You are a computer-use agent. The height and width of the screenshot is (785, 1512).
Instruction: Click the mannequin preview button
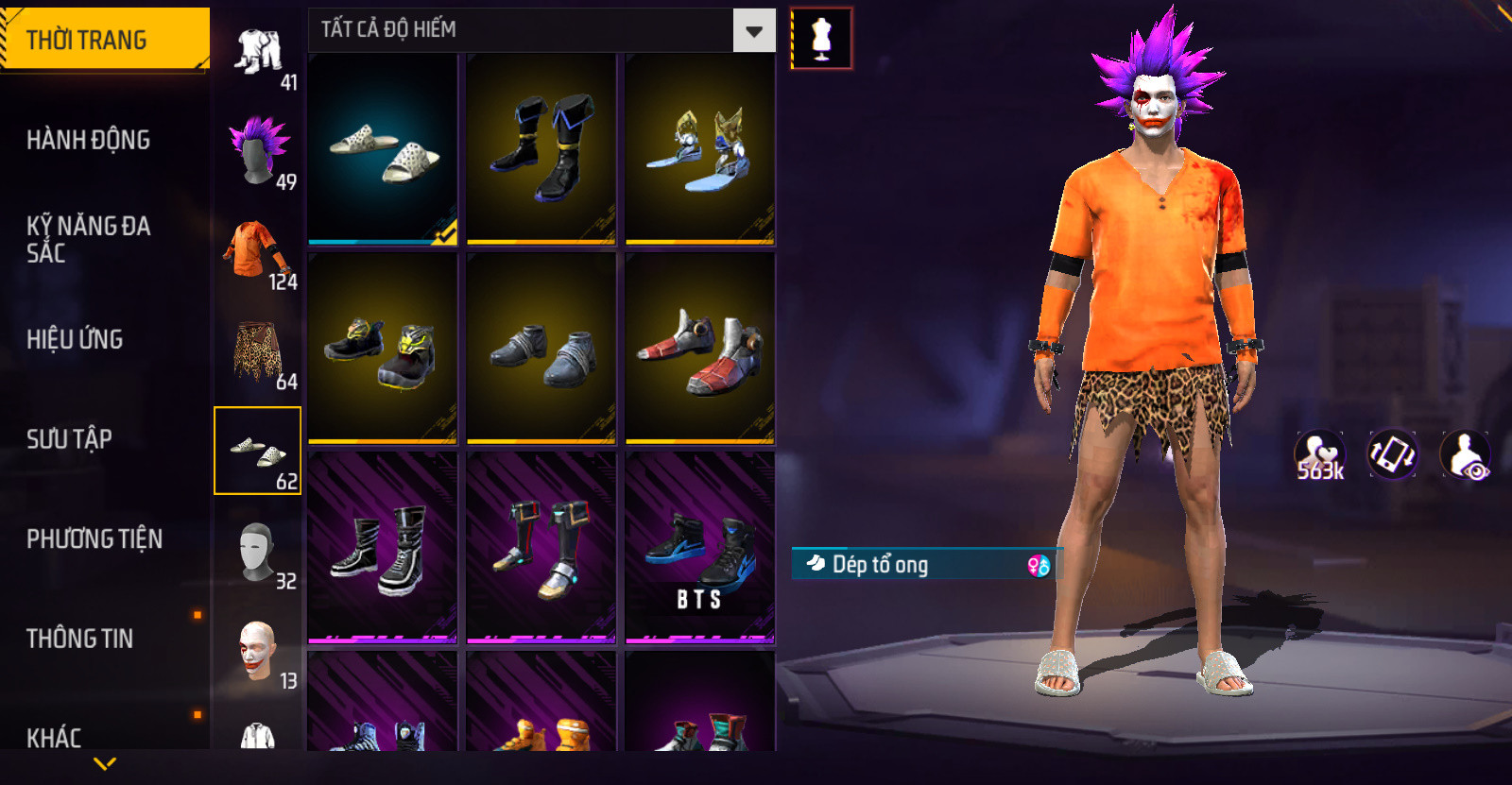click(x=821, y=39)
